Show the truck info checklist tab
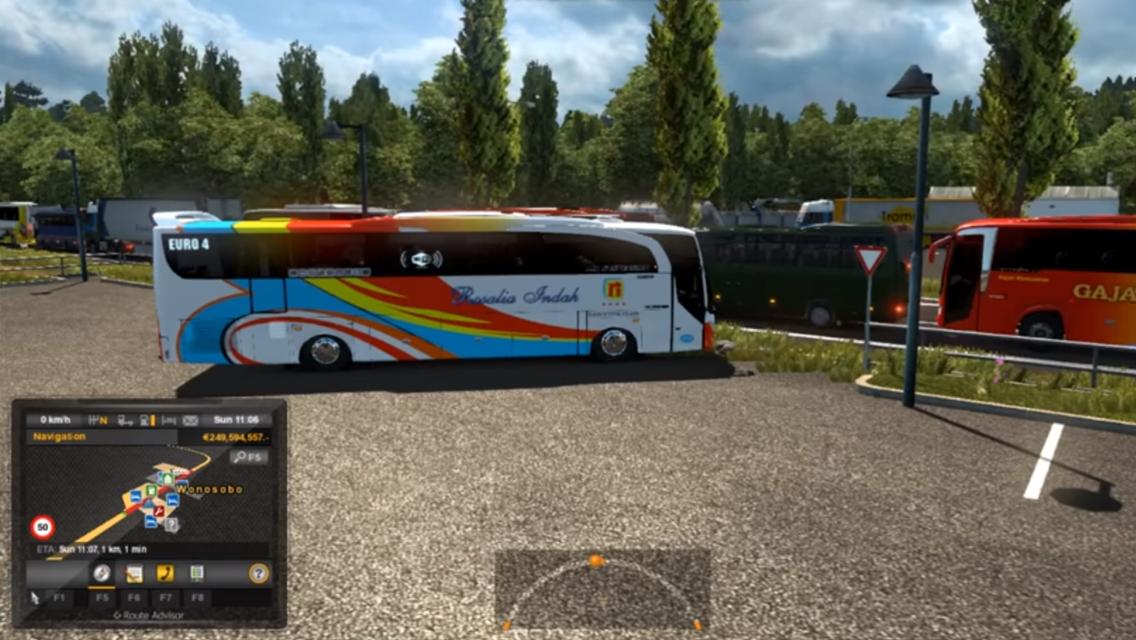Screen dimensions: 1136x640 (x=197, y=573)
